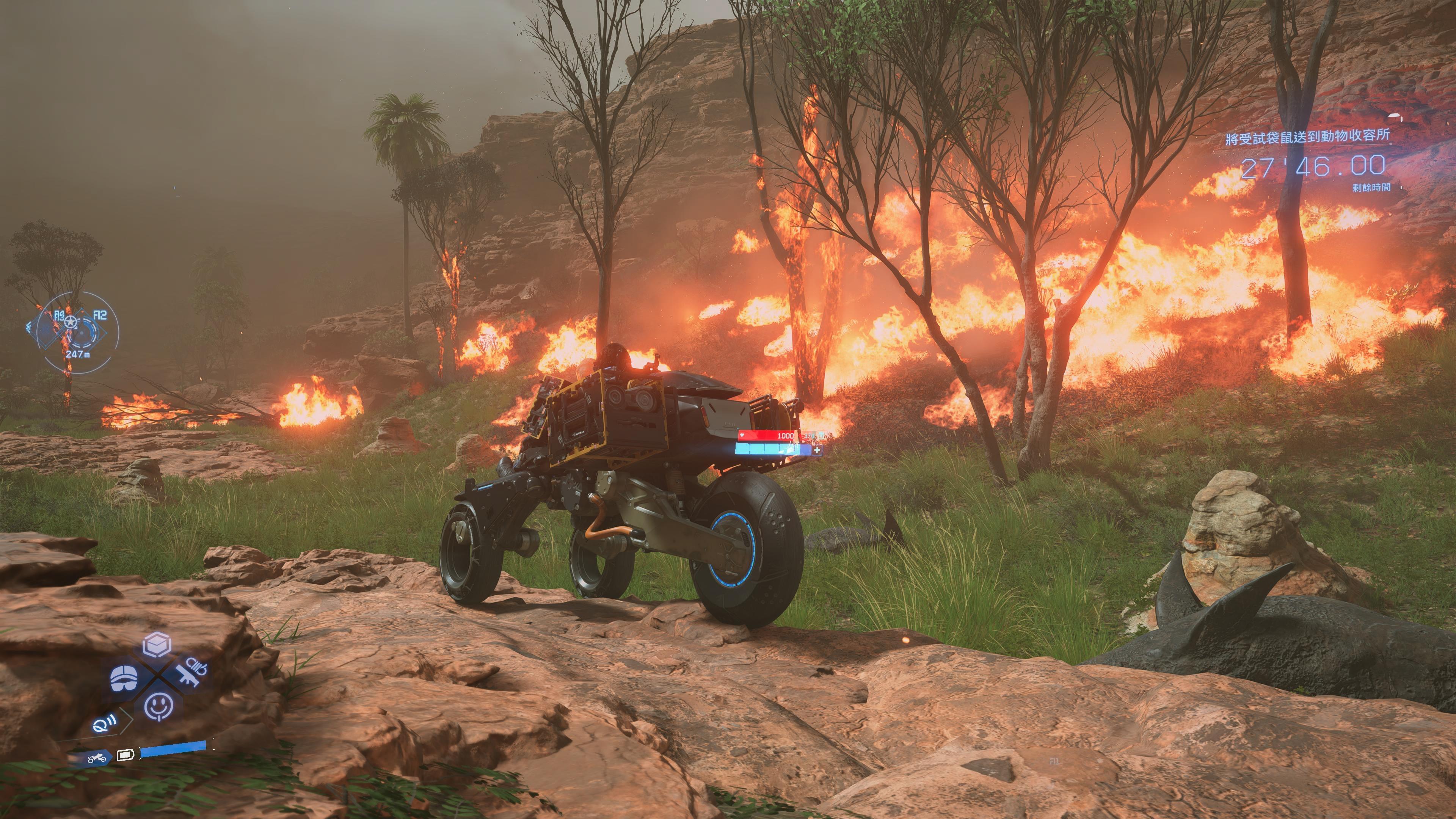The image size is (1456, 819).
Task: Select the smiley face wheel icon
Action: pyautogui.click(x=159, y=706)
